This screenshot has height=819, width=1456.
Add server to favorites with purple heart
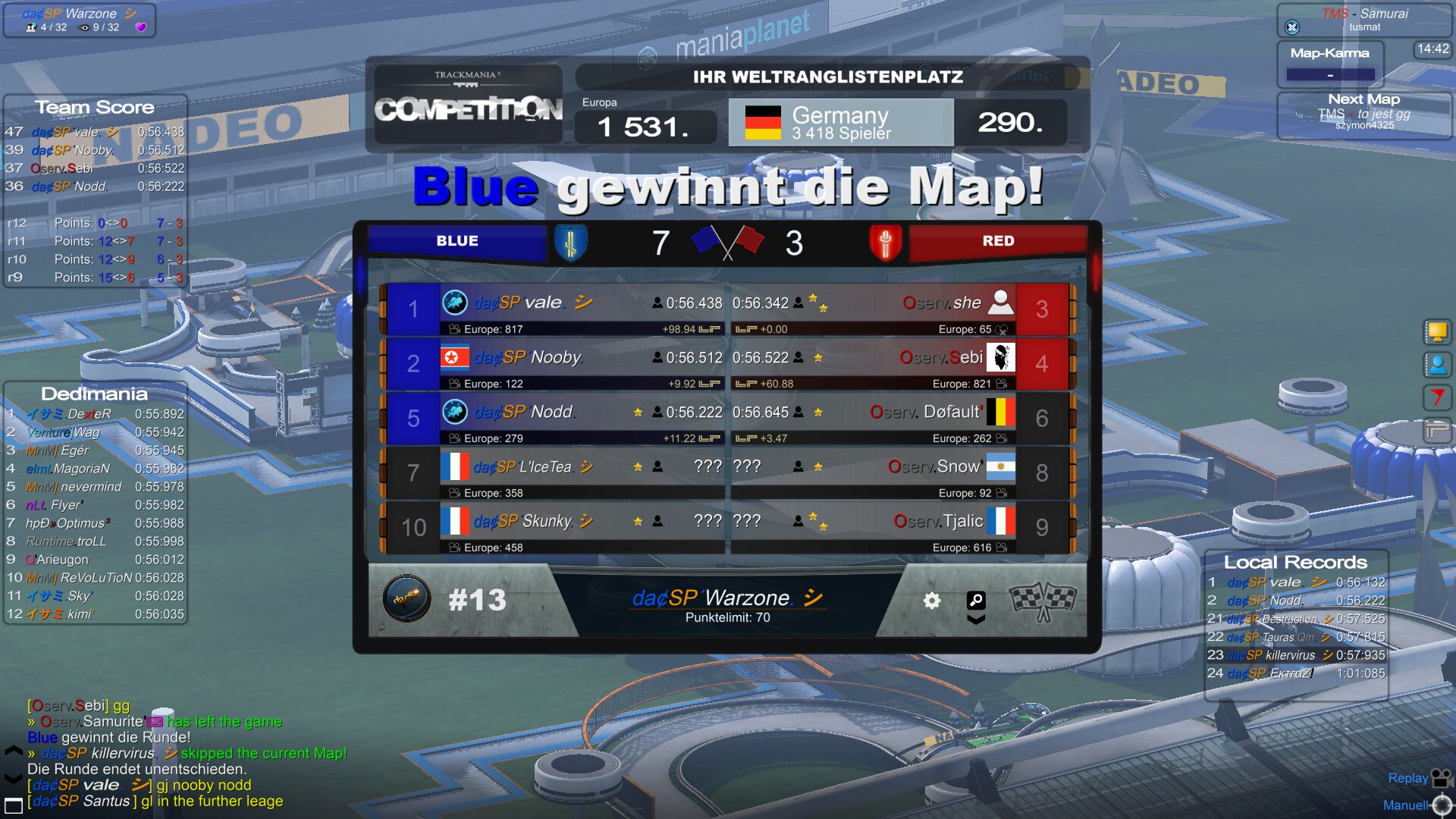pyautogui.click(x=140, y=27)
